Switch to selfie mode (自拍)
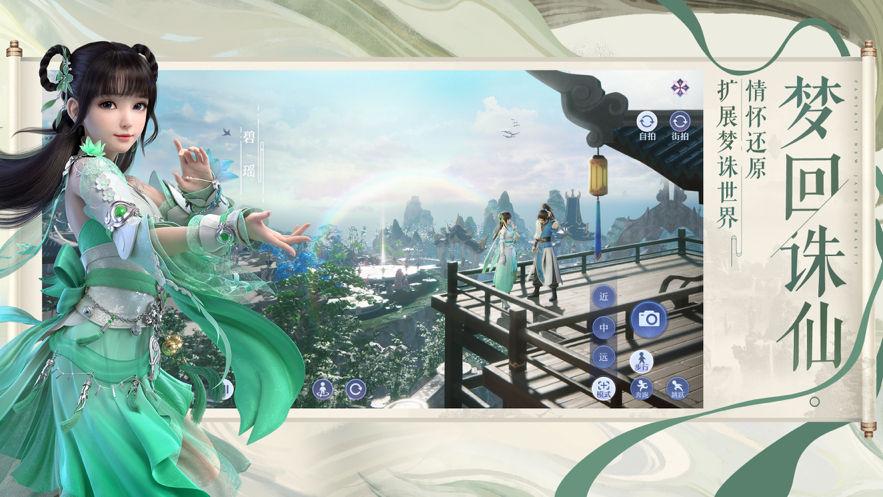Image resolution: width=883 pixels, height=497 pixels. click(x=647, y=123)
